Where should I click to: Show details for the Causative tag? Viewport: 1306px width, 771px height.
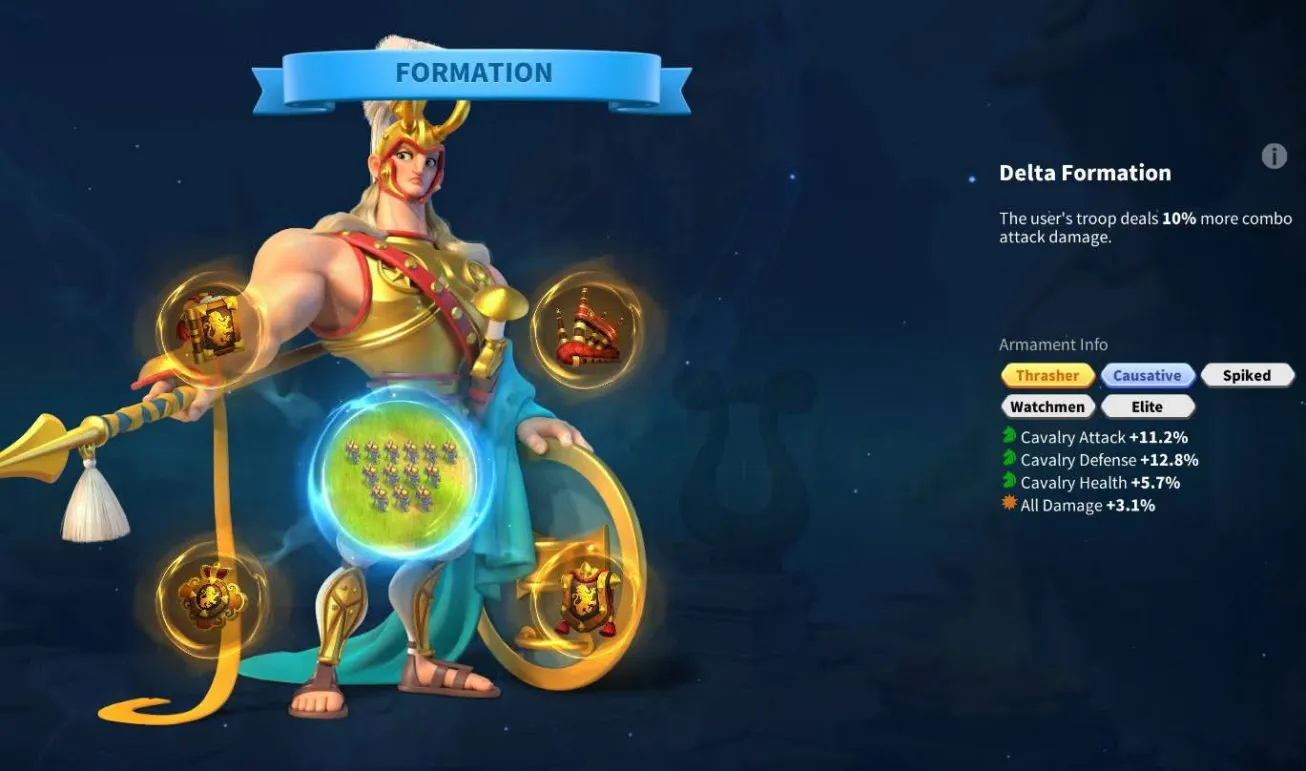point(1147,376)
